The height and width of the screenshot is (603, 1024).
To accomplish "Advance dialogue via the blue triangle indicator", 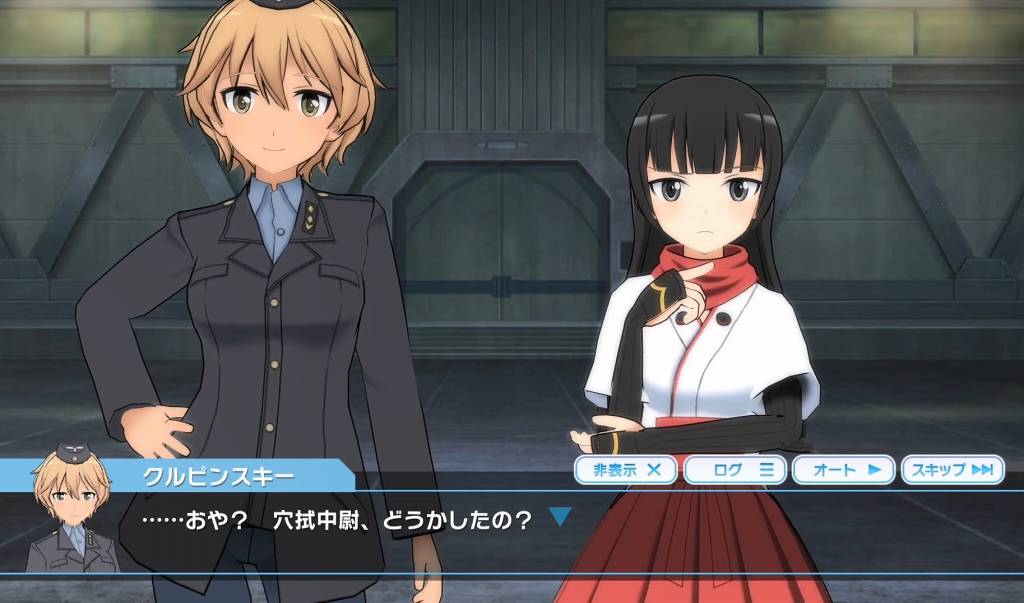I will 560,518.
